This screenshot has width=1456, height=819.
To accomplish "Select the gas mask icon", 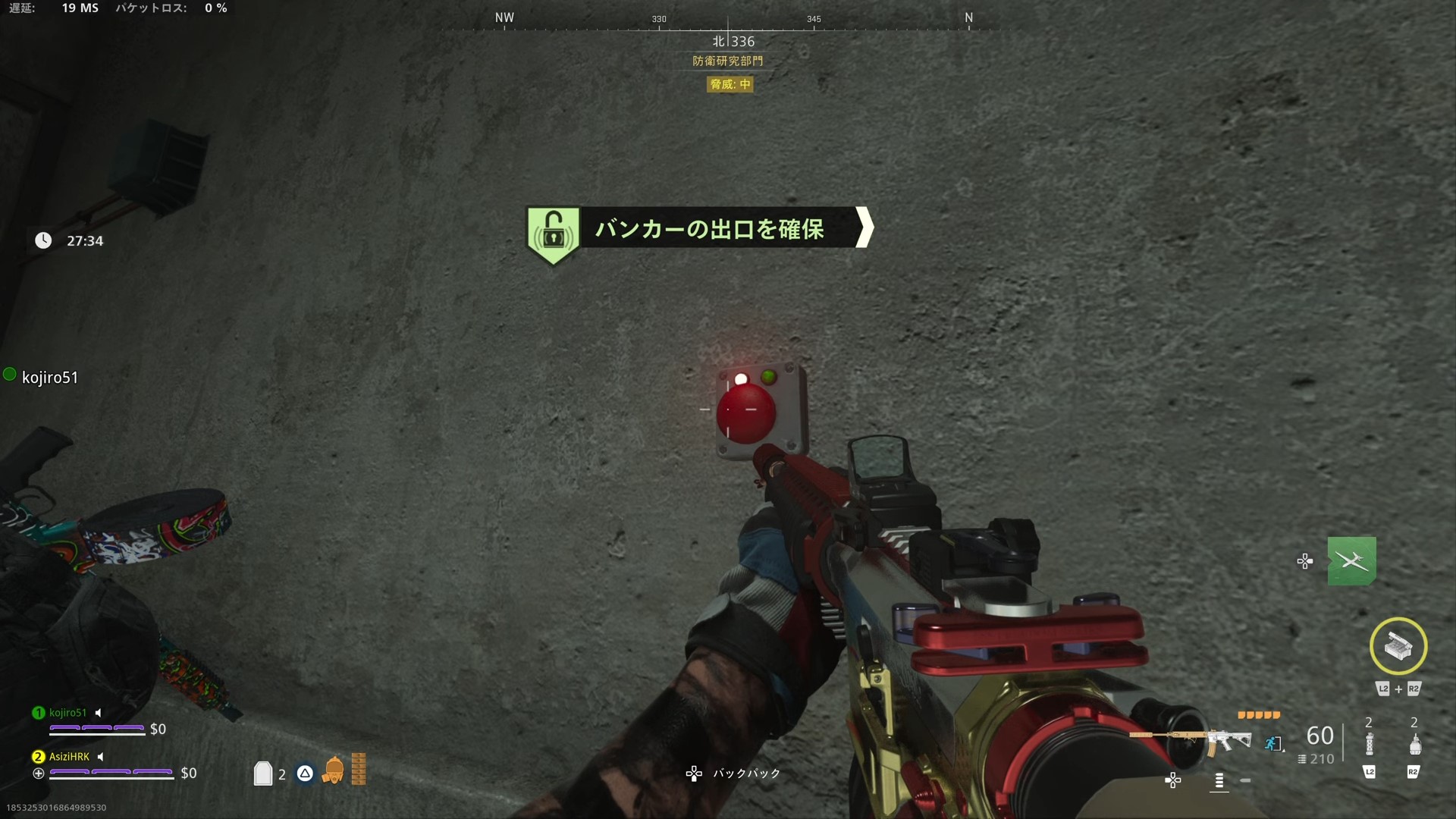I will pyautogui.click(x=334, y=770).
